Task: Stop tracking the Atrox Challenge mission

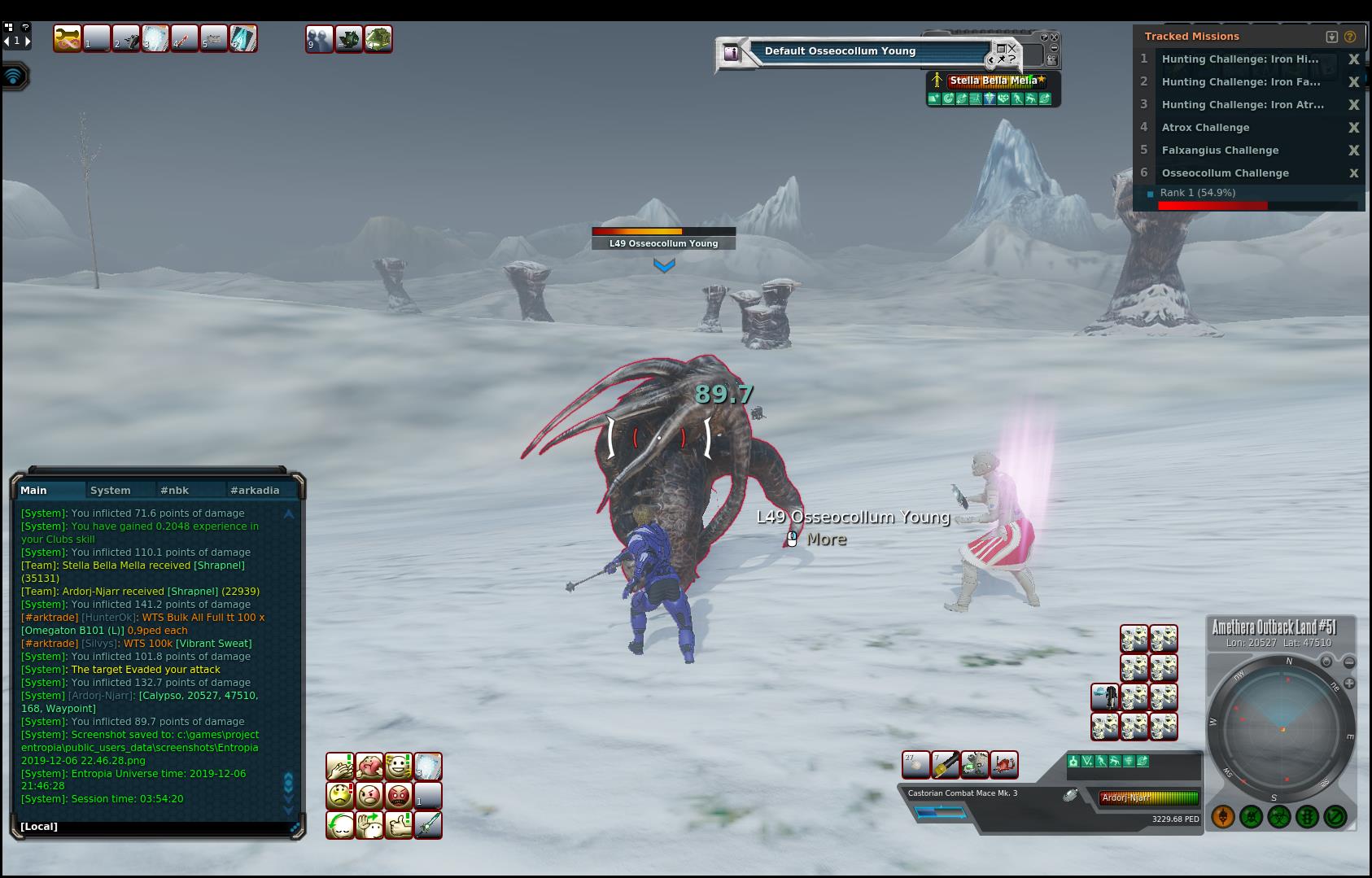Action: 1354,128
